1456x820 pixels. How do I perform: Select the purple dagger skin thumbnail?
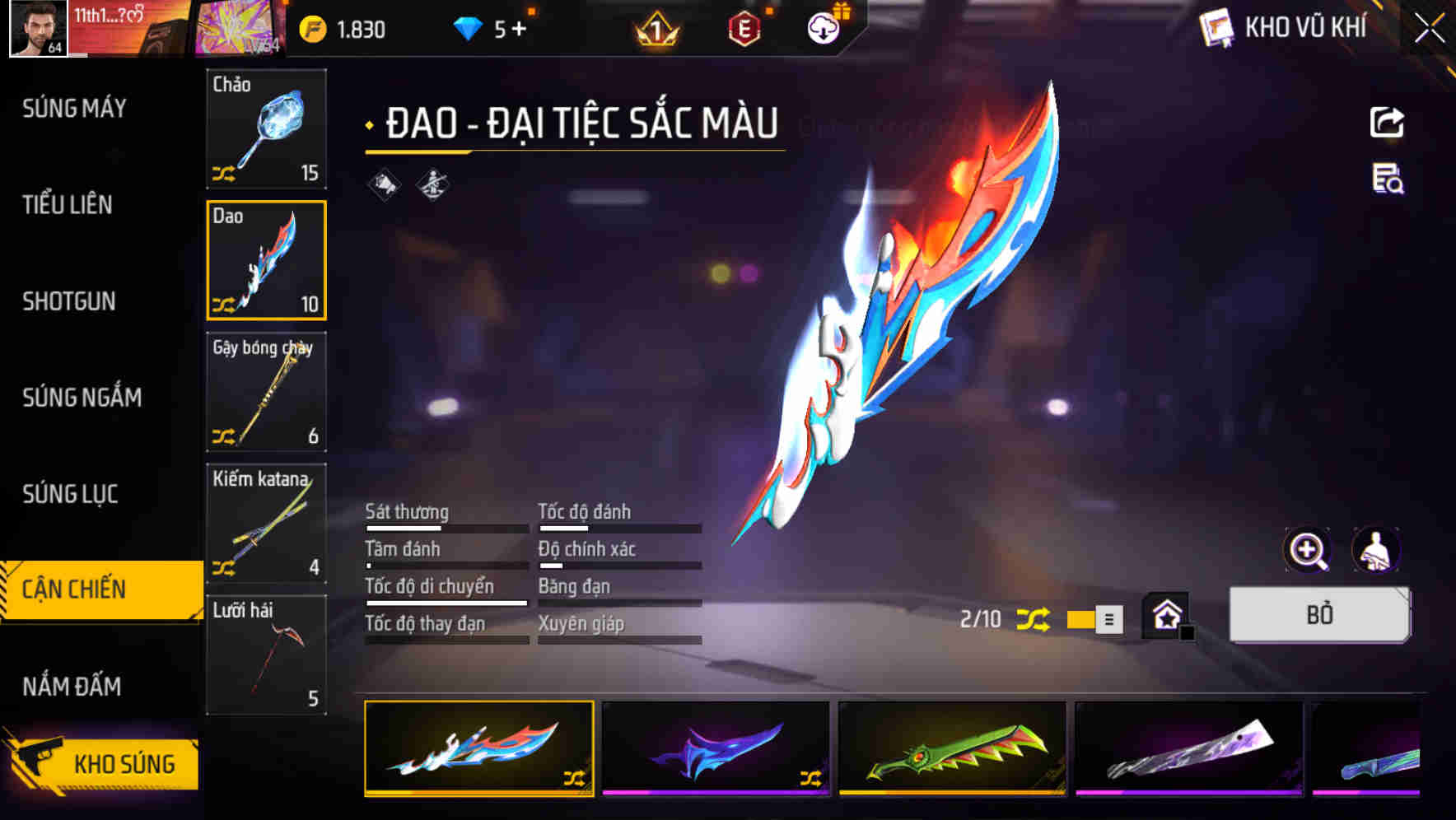pyautogui.click(x=716, y=751)
